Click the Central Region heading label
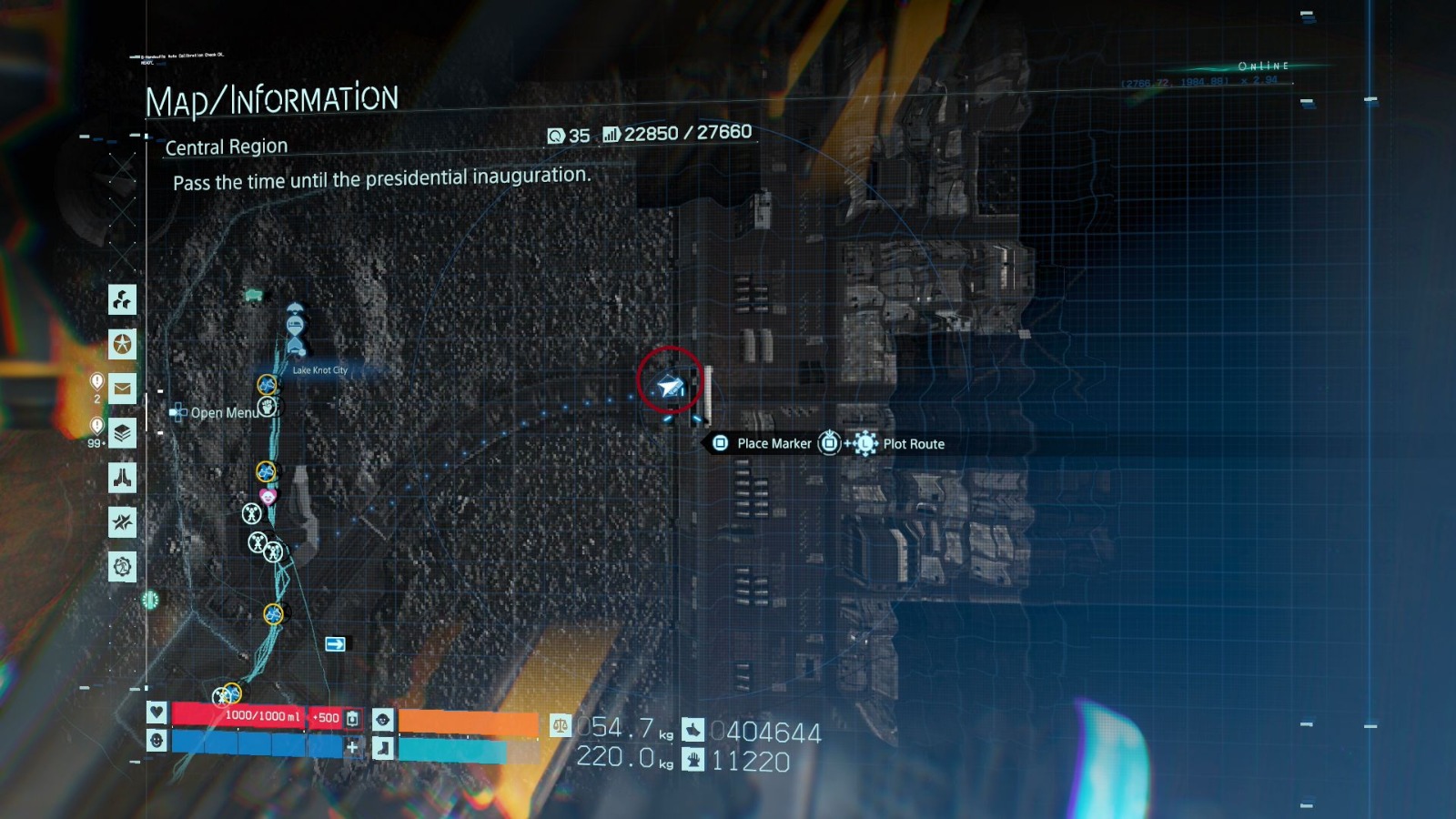 [x=225, y=147]
